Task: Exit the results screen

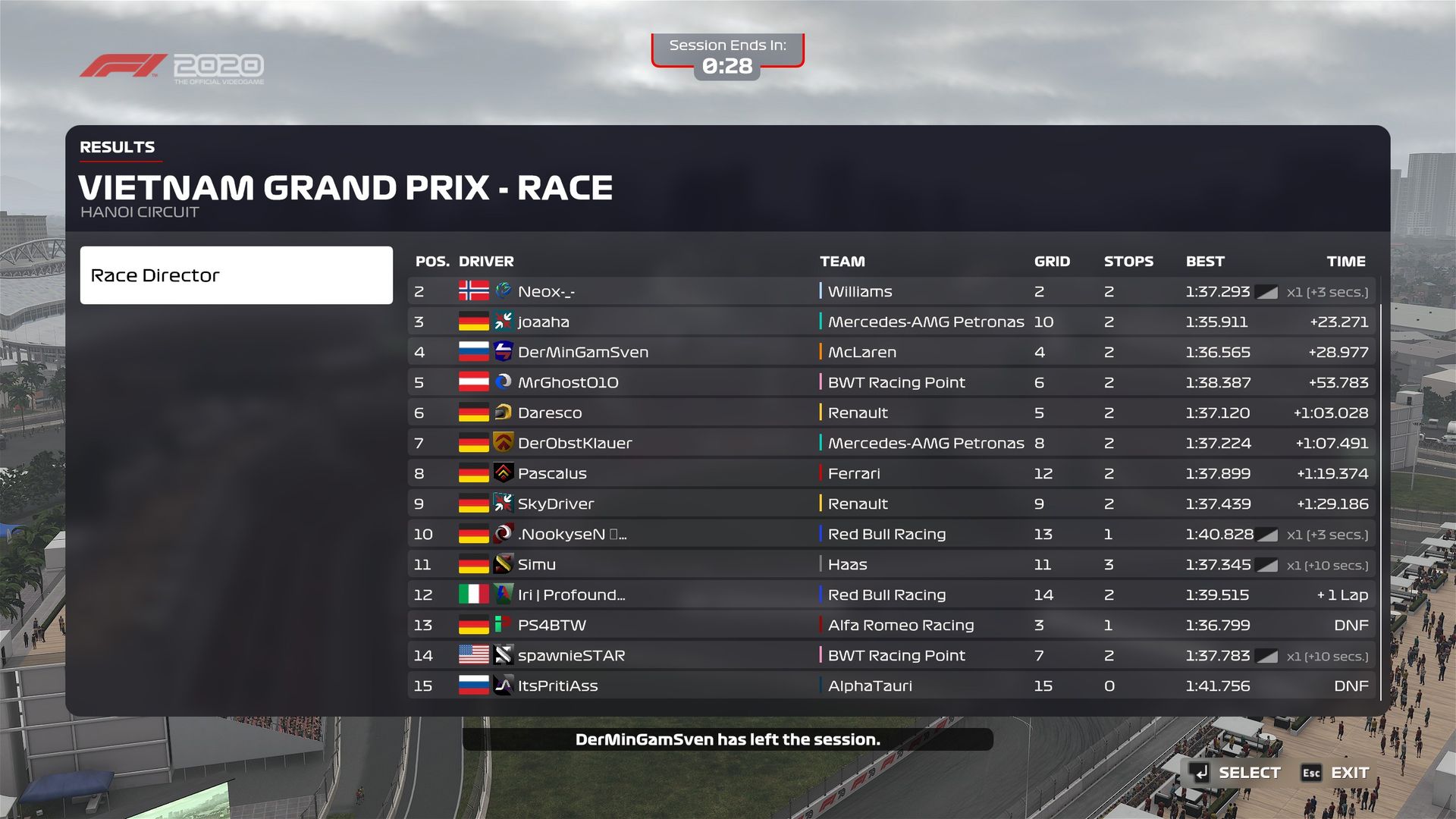Action: [x=1336, y=773]
